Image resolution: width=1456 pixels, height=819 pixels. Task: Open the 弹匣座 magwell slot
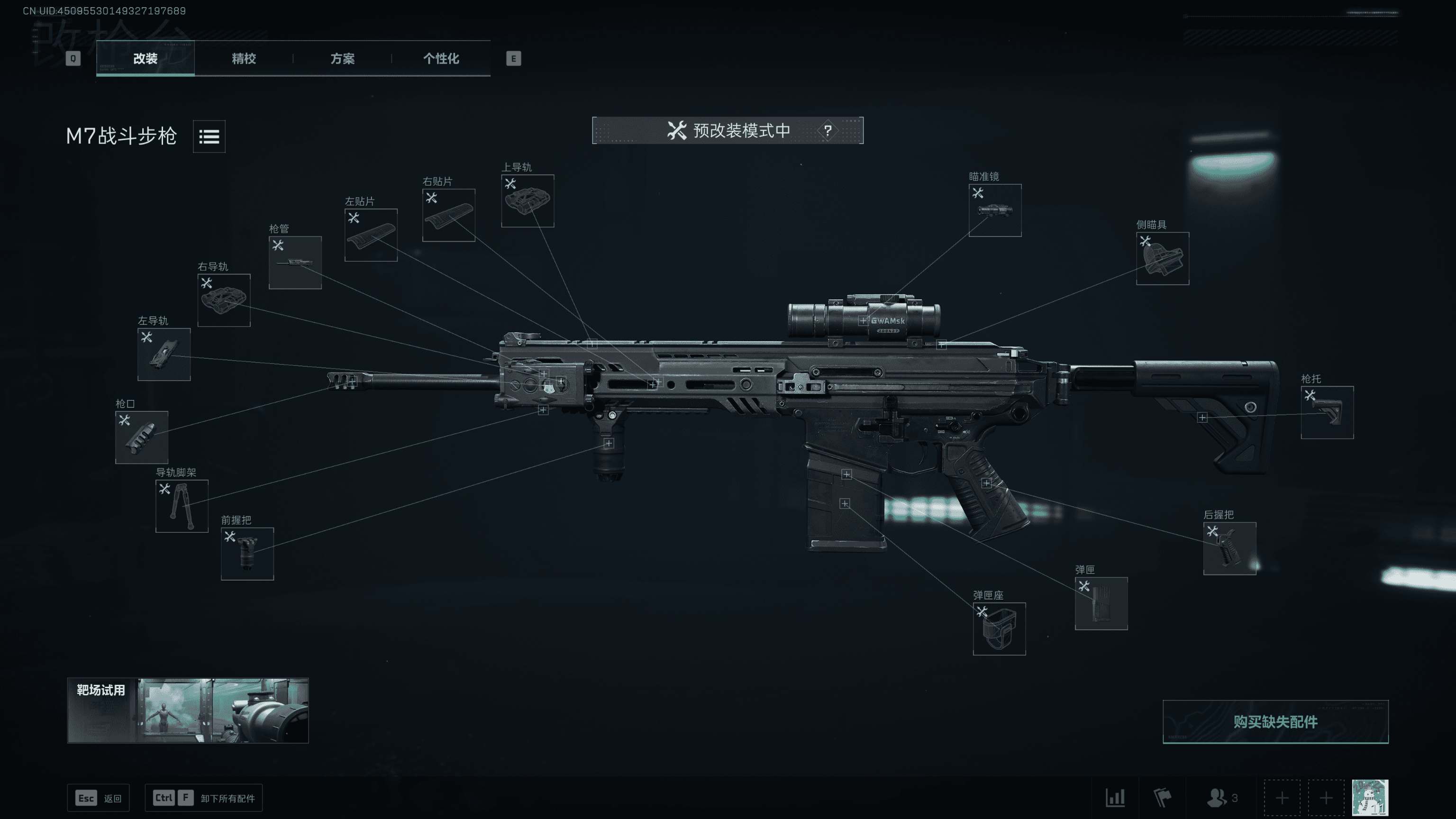999,628
